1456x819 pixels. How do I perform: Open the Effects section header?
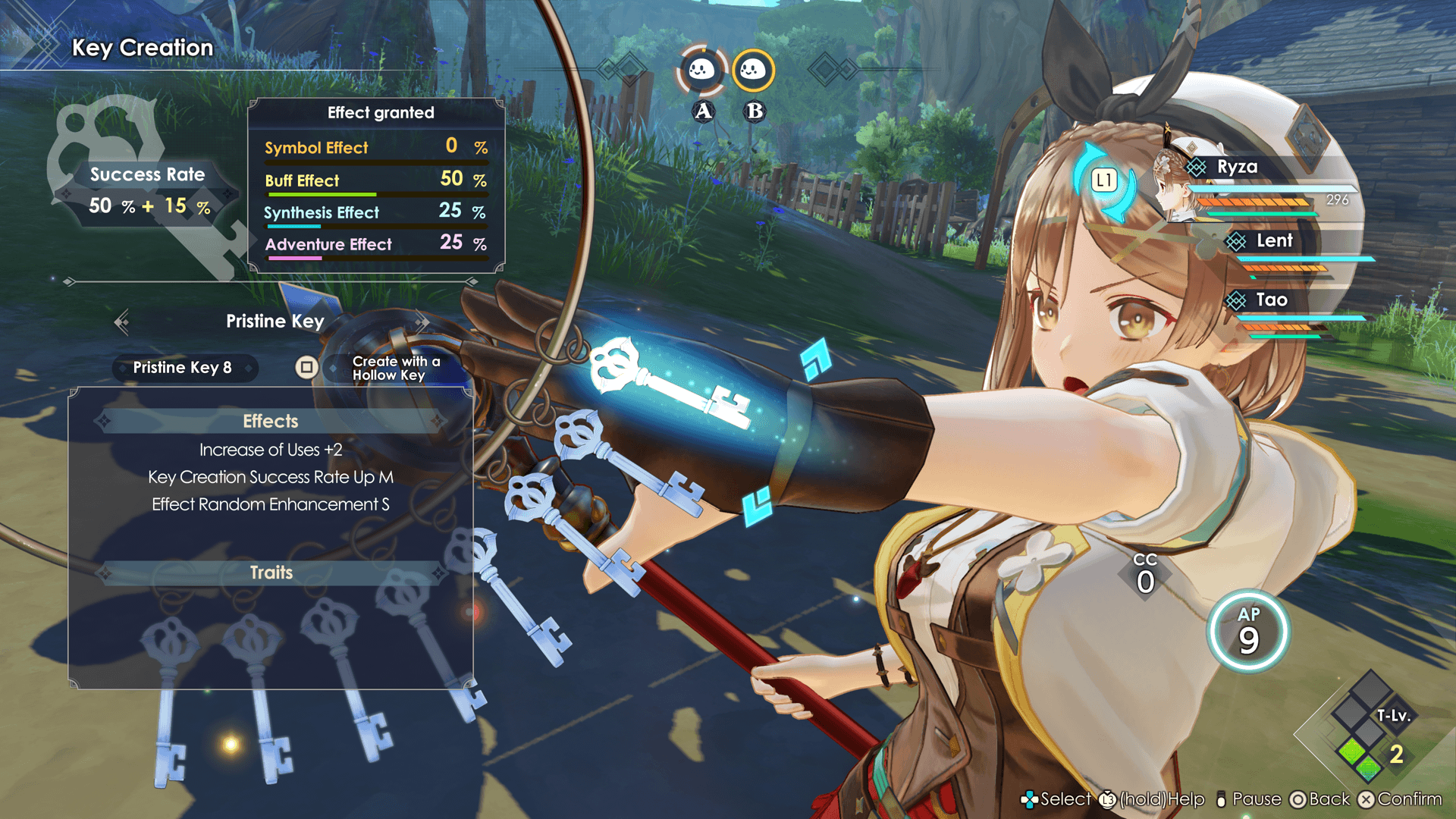[271, 421]
